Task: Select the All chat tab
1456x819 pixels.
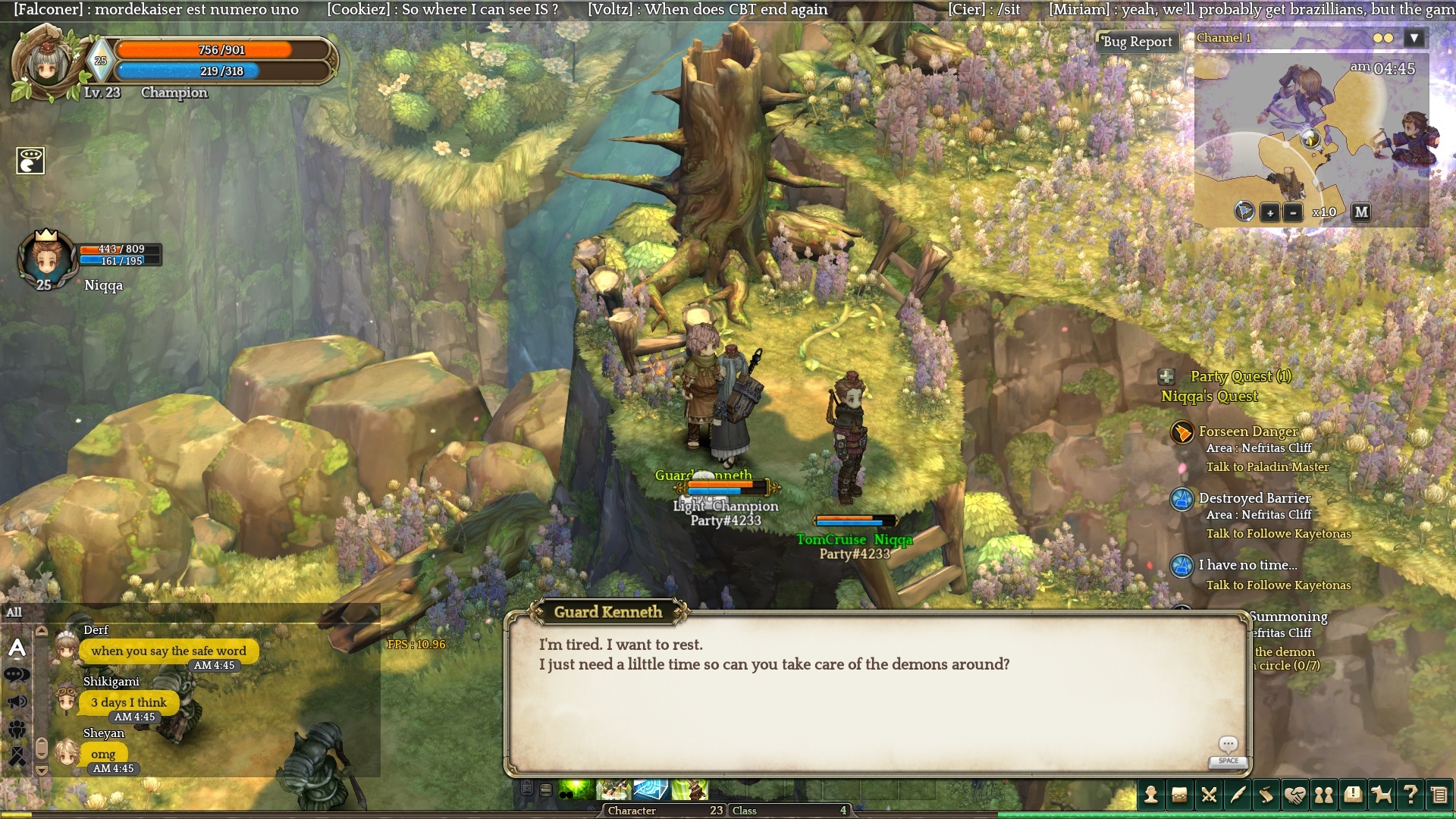Action: click(14, 613)
